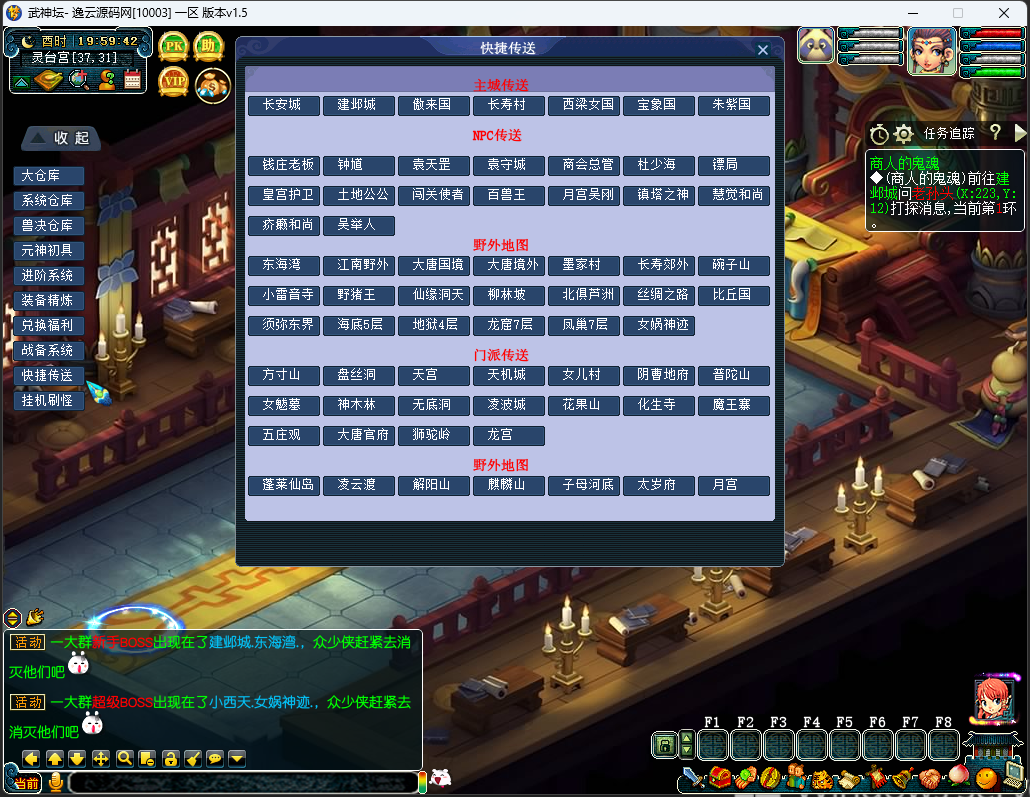Teleport to 长安城
1030x797 pixels.
[284, 105]
